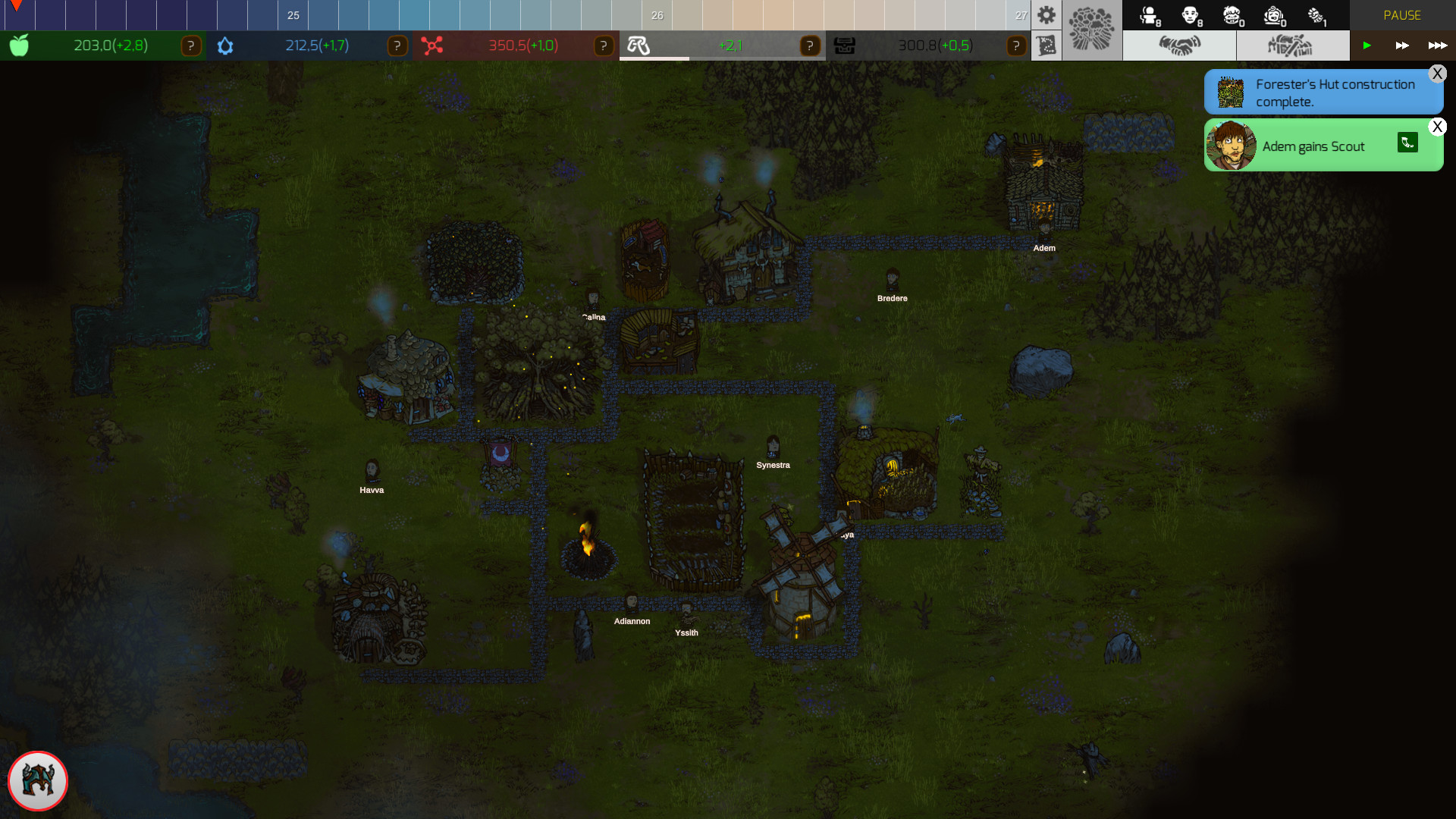The width and height of the screenshot is (1456, 819).
Task: Resume game with the green play button
Action: (1367, 45)
